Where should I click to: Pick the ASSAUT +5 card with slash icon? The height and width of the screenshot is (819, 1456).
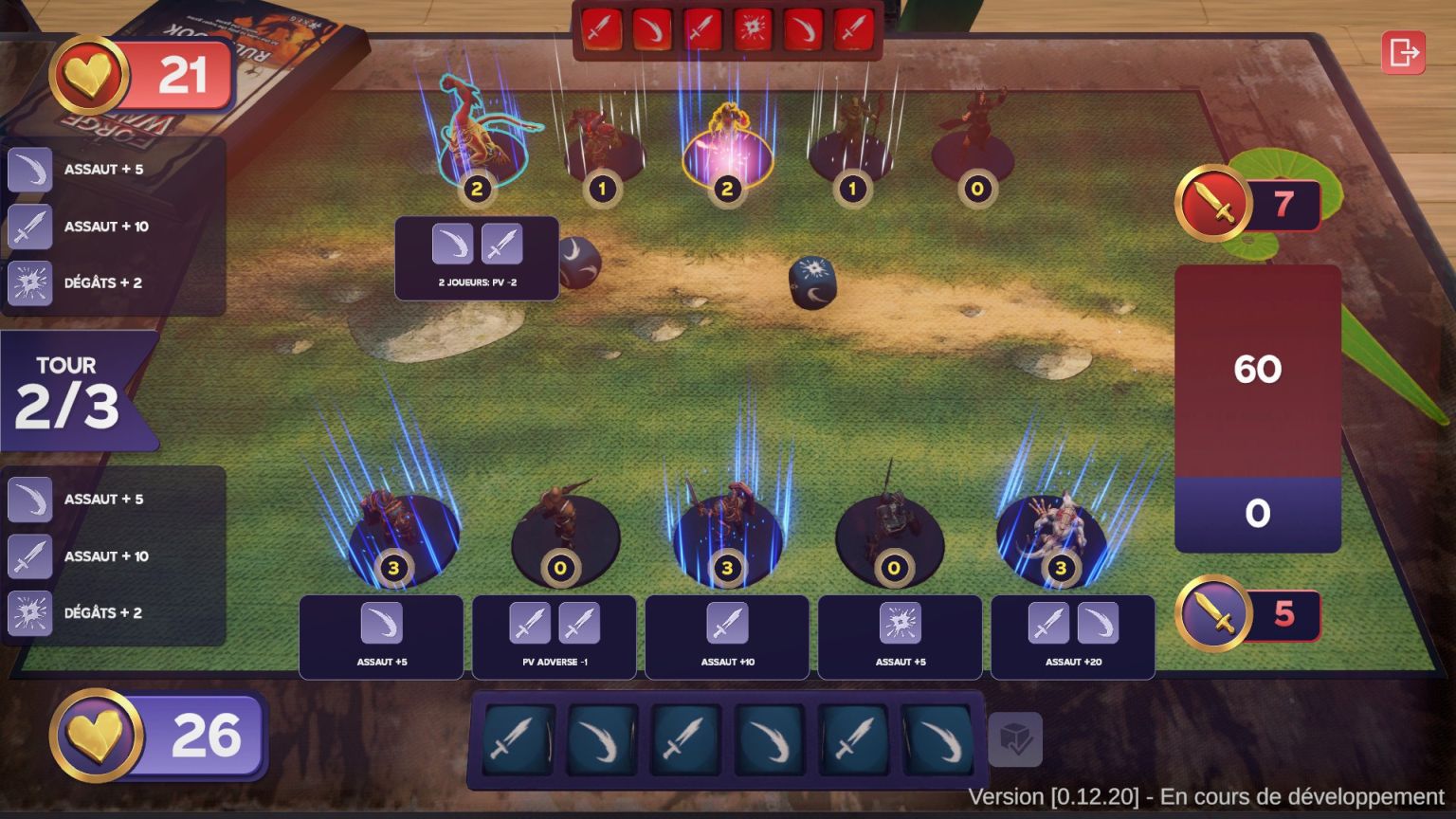coord(381,637)
